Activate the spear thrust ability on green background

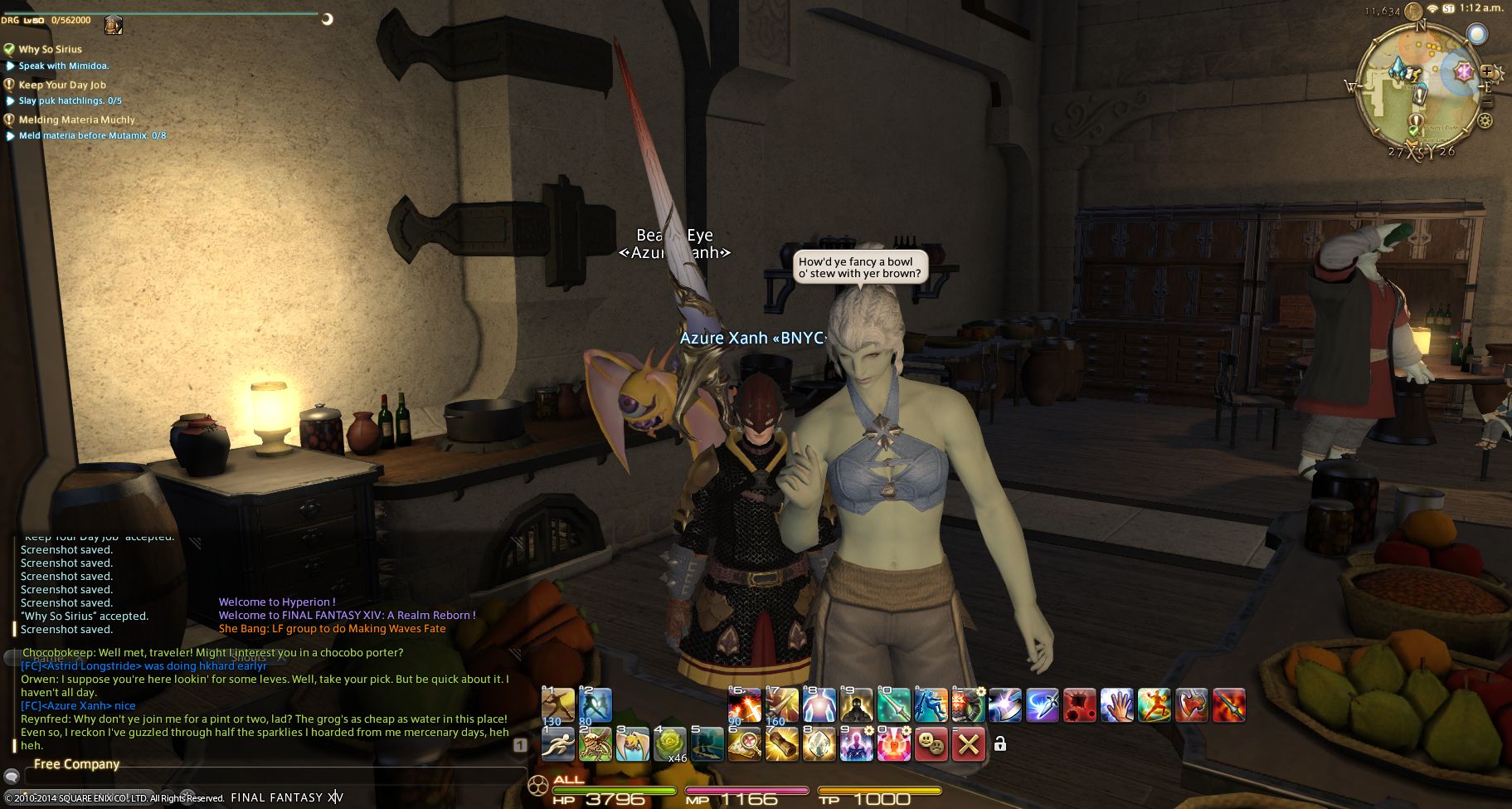(x=893, y=705)
